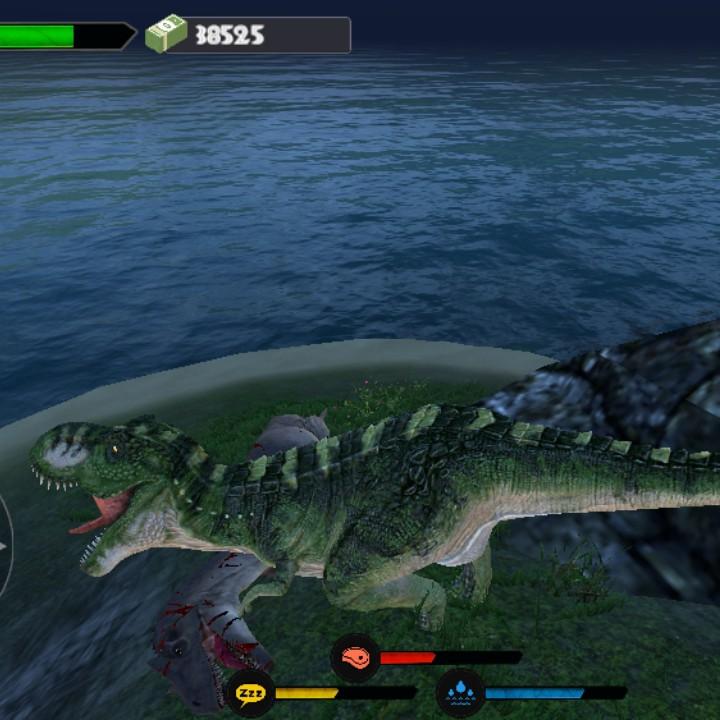Select the meat hunger icon
The image size is (720, 720).
coord(355,657)
